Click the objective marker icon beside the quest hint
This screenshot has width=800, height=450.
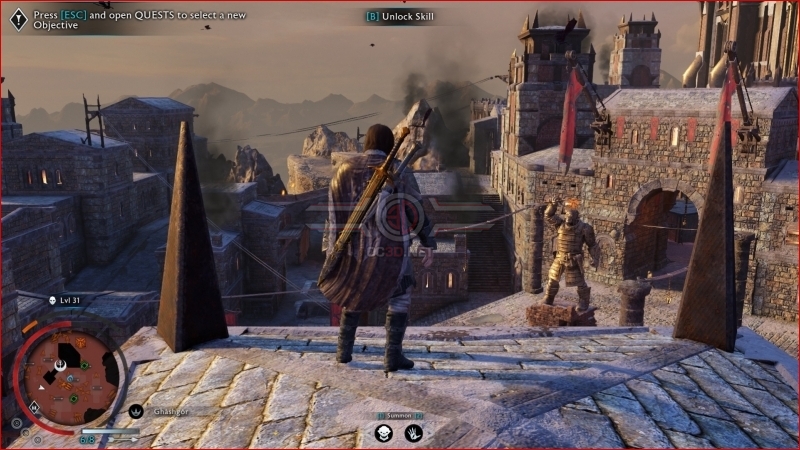pos(18,19)
